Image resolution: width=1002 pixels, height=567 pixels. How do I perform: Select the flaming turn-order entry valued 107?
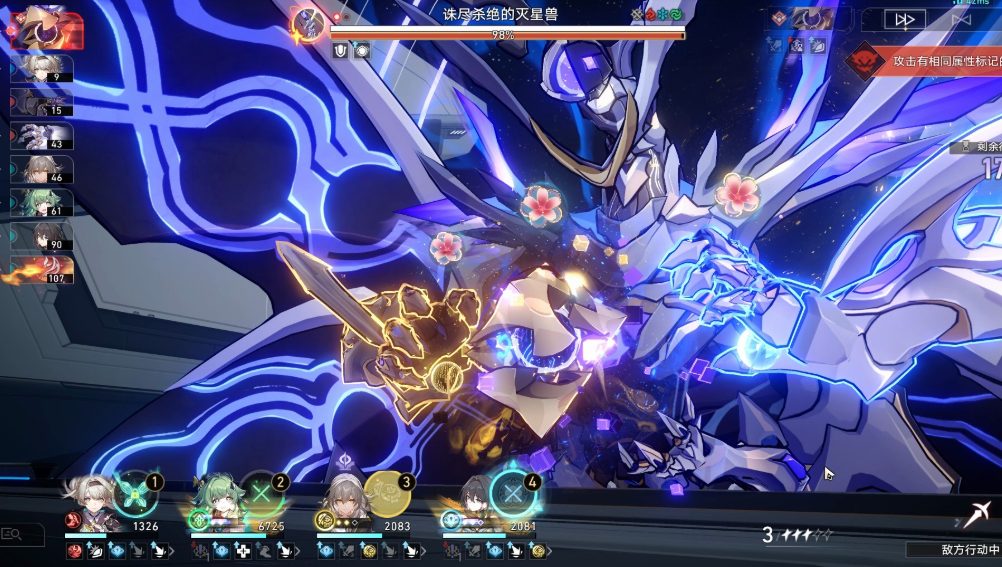coord(41,270)
